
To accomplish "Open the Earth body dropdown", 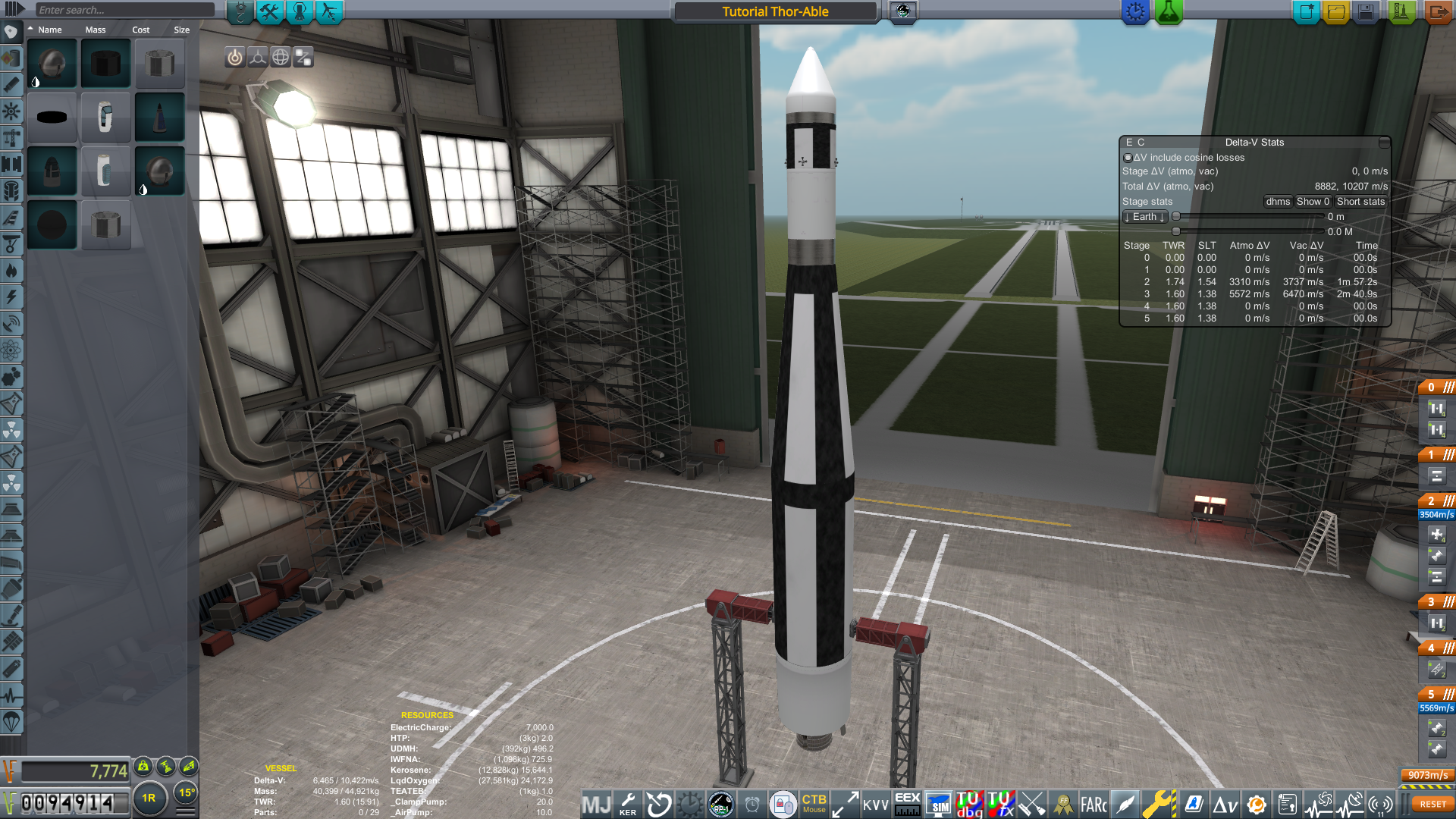I will (1144, 217).
